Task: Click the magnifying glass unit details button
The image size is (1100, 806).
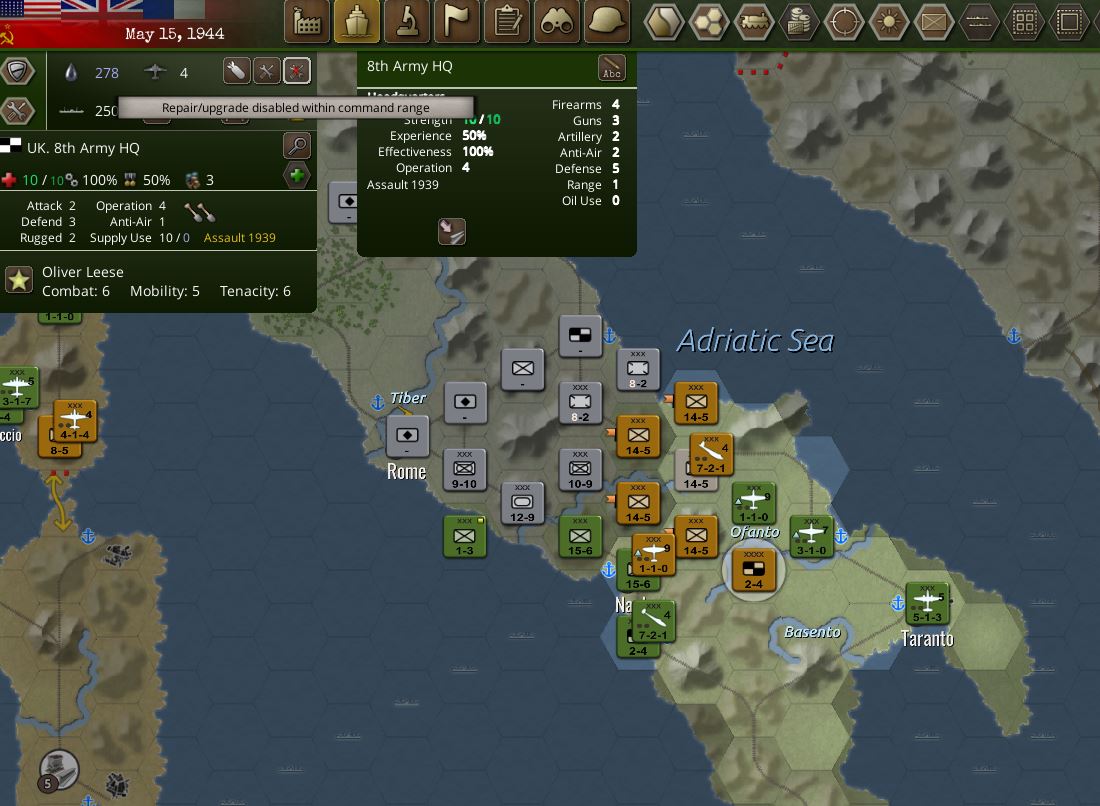Action: click(297, 146)
